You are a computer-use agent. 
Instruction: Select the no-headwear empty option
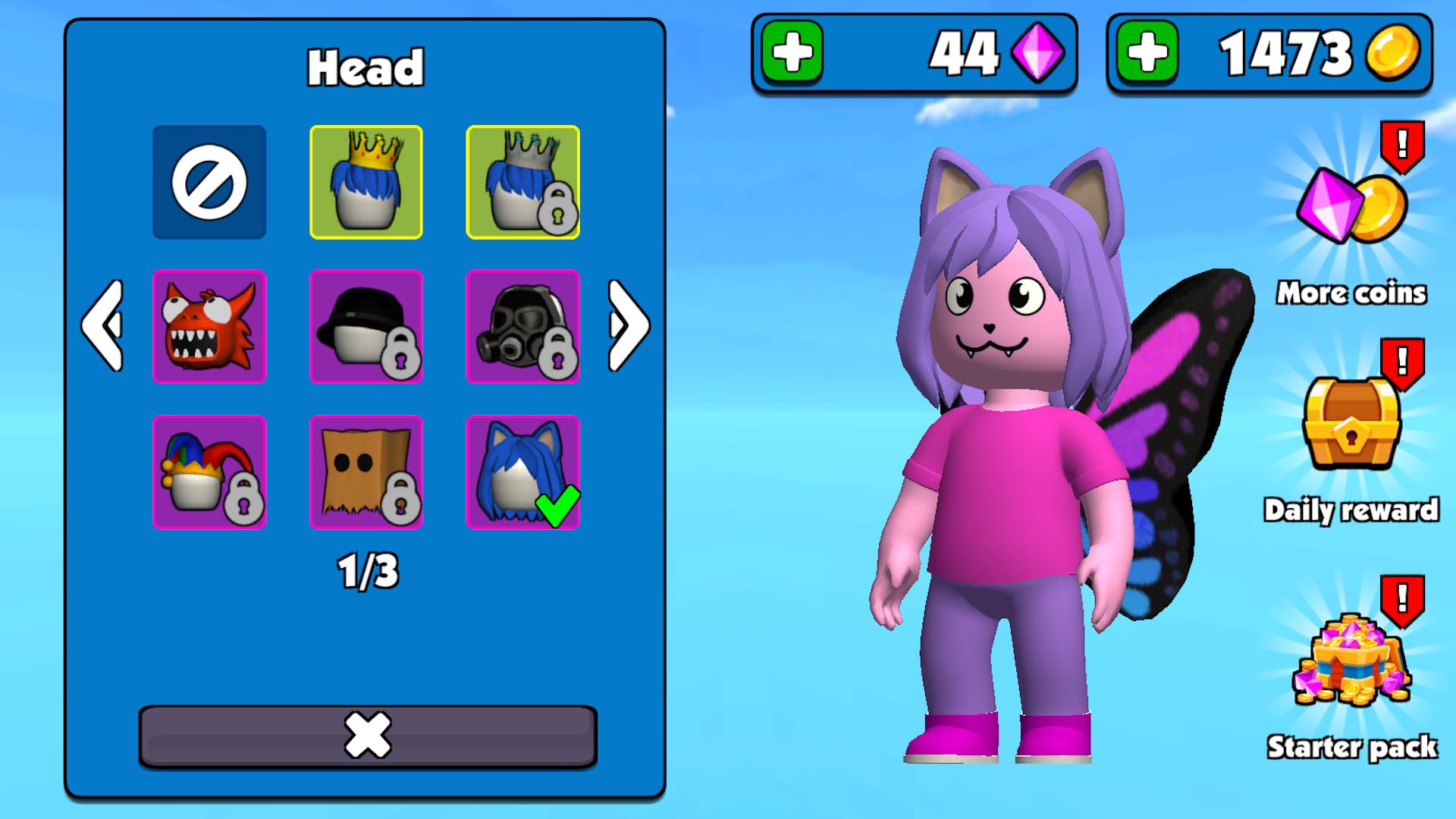pyautogui.click(x=209, y=182)
